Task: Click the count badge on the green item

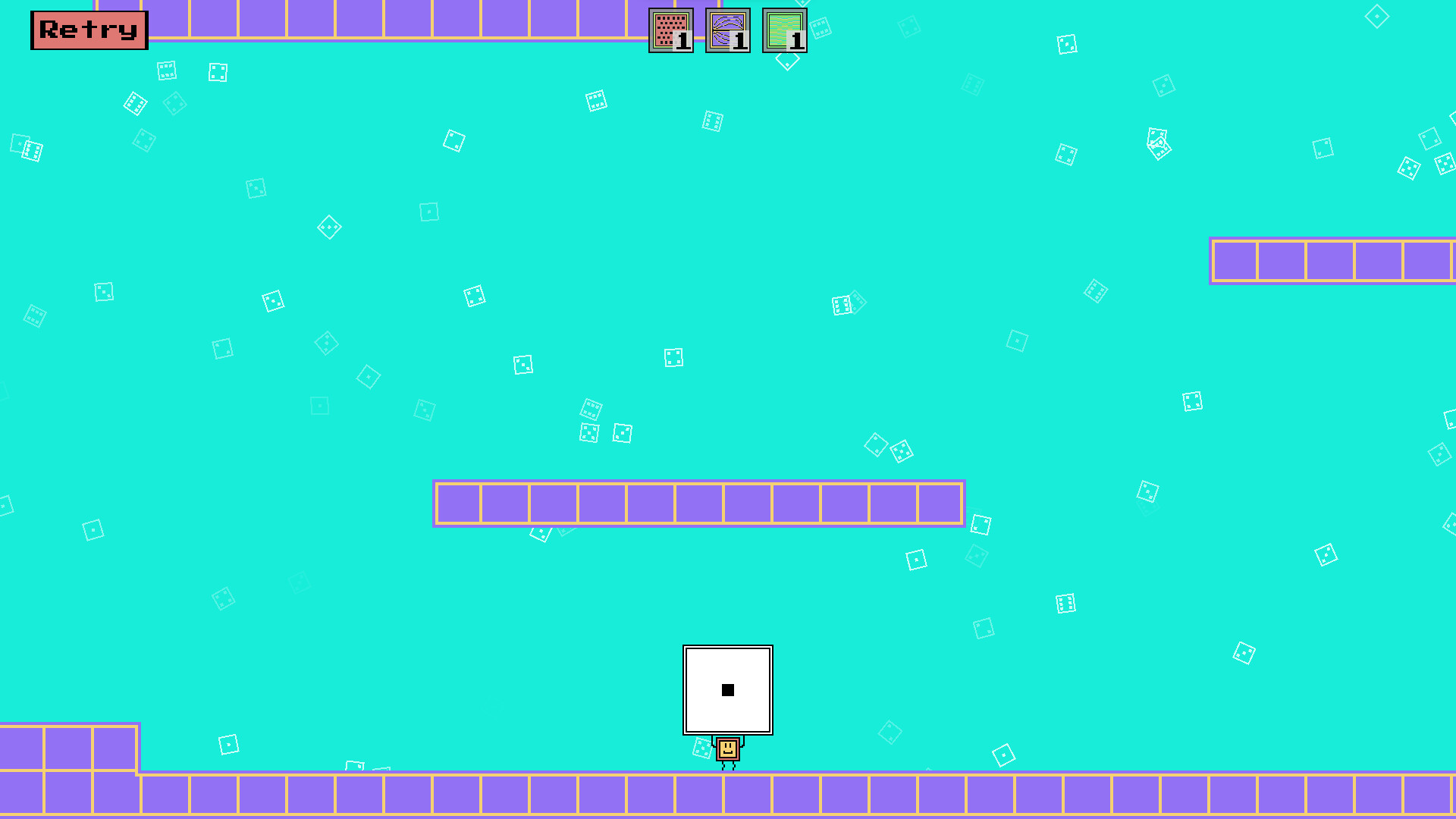Action: coord(796,41)
